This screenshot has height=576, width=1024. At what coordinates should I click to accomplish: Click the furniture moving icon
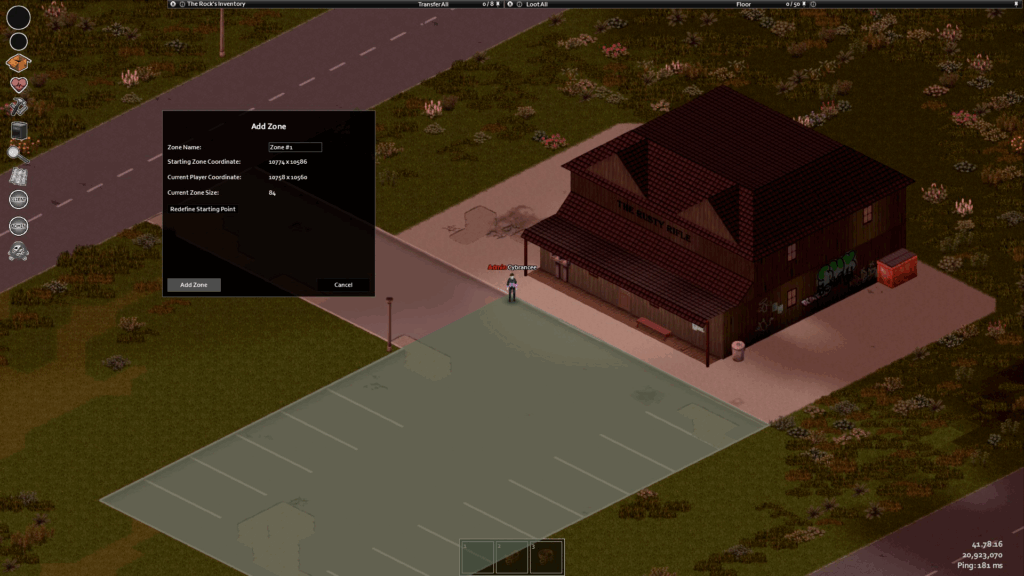coord(18,130)
